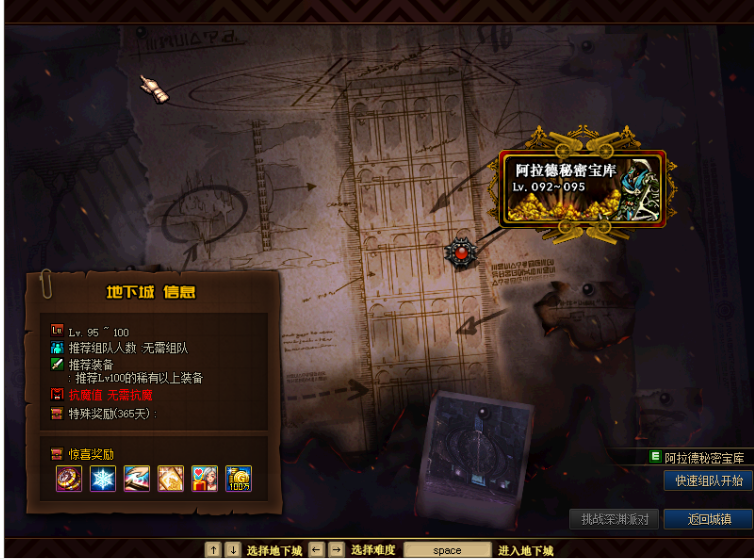Enter the dungeon via the space button
The image size is (754, 560).
coord(447,550)
